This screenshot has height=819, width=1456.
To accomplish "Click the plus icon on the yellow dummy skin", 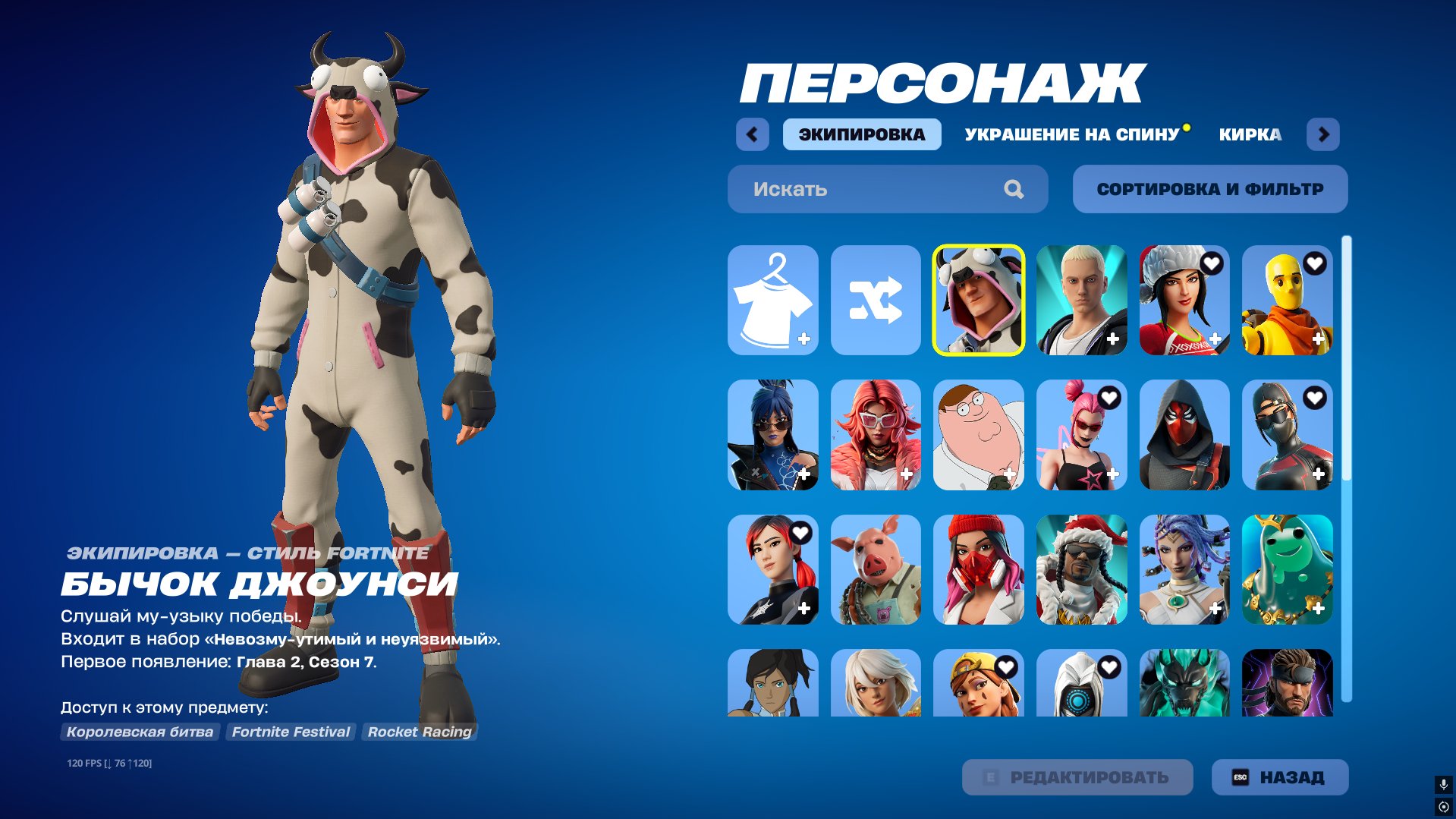I will [1317, 339].
